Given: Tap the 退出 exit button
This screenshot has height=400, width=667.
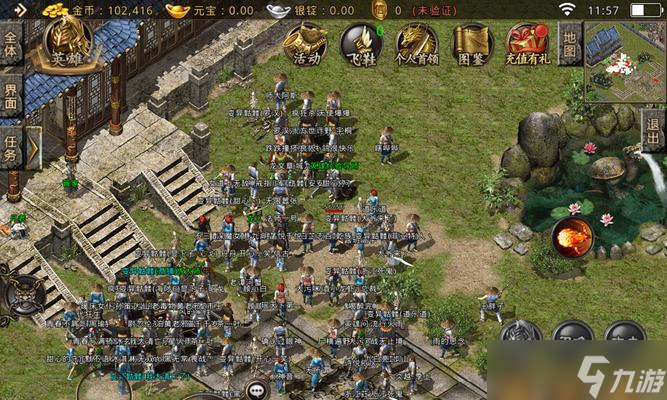Looking at the screenshot, I should click(x=653, y=130).
